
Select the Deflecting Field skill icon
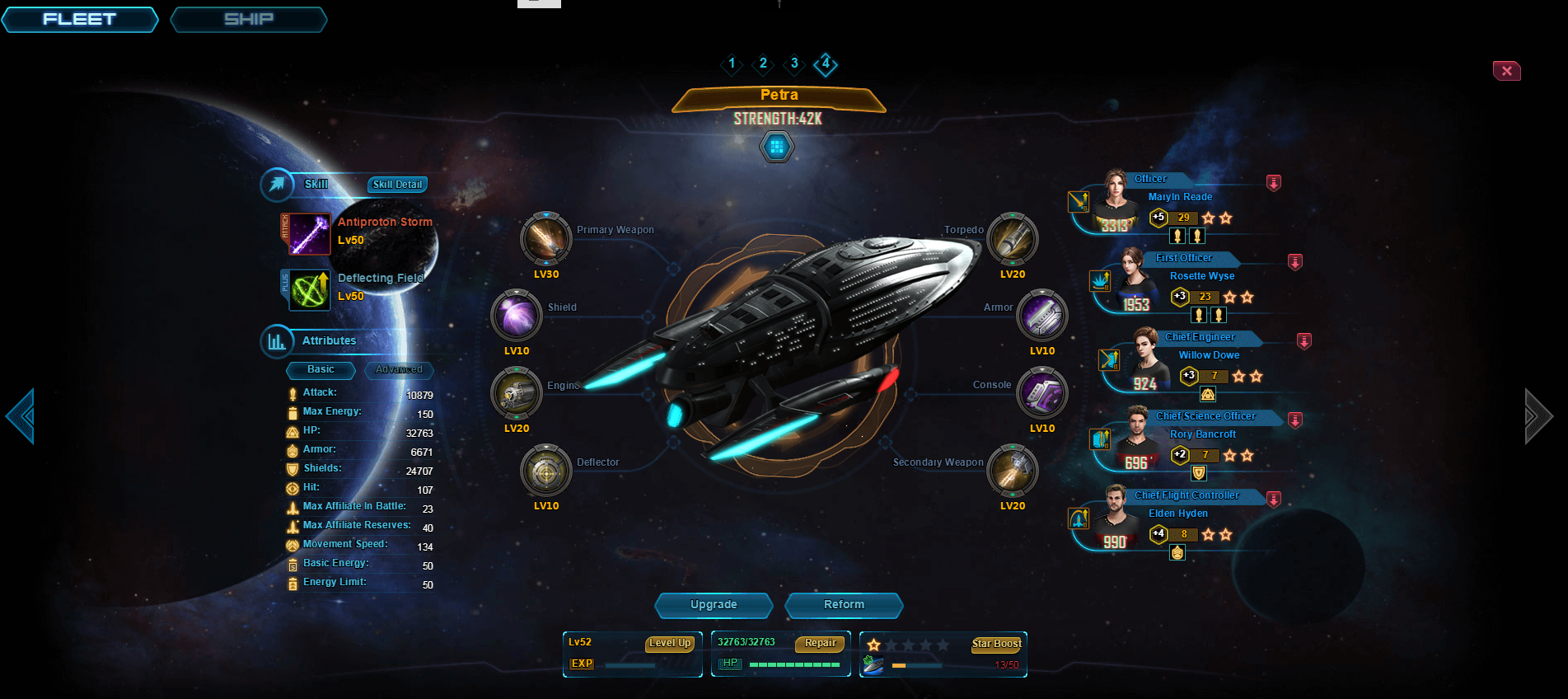coord(310,290)
